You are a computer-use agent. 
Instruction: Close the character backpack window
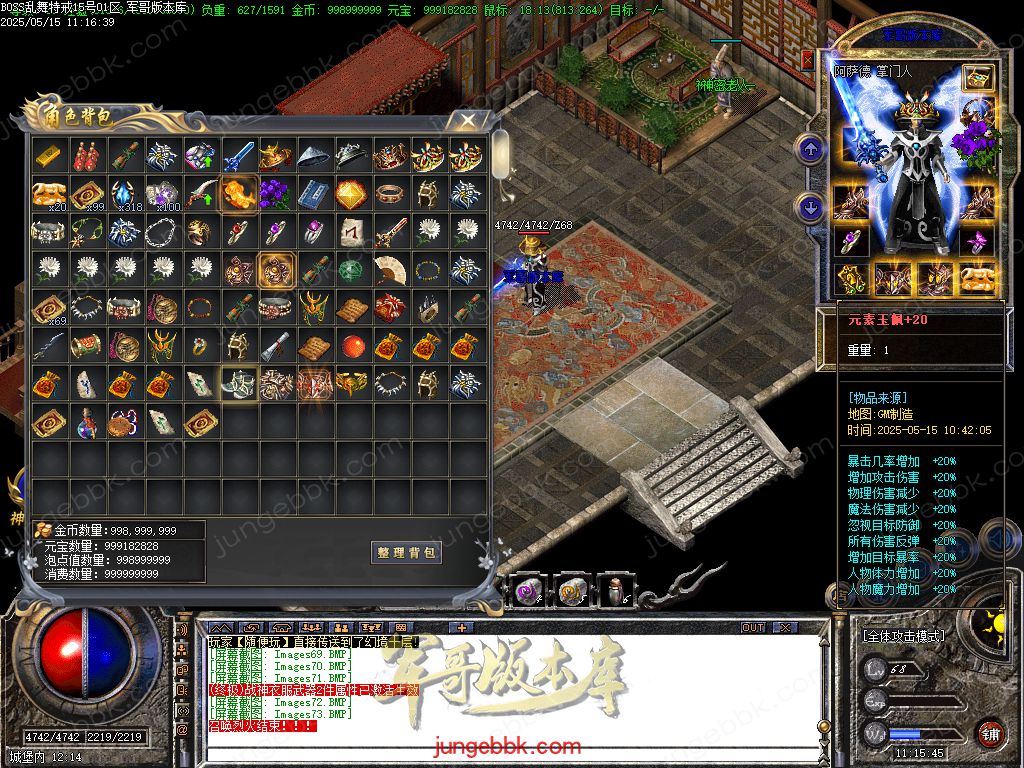pyautogui.click(x=467, y=121)
